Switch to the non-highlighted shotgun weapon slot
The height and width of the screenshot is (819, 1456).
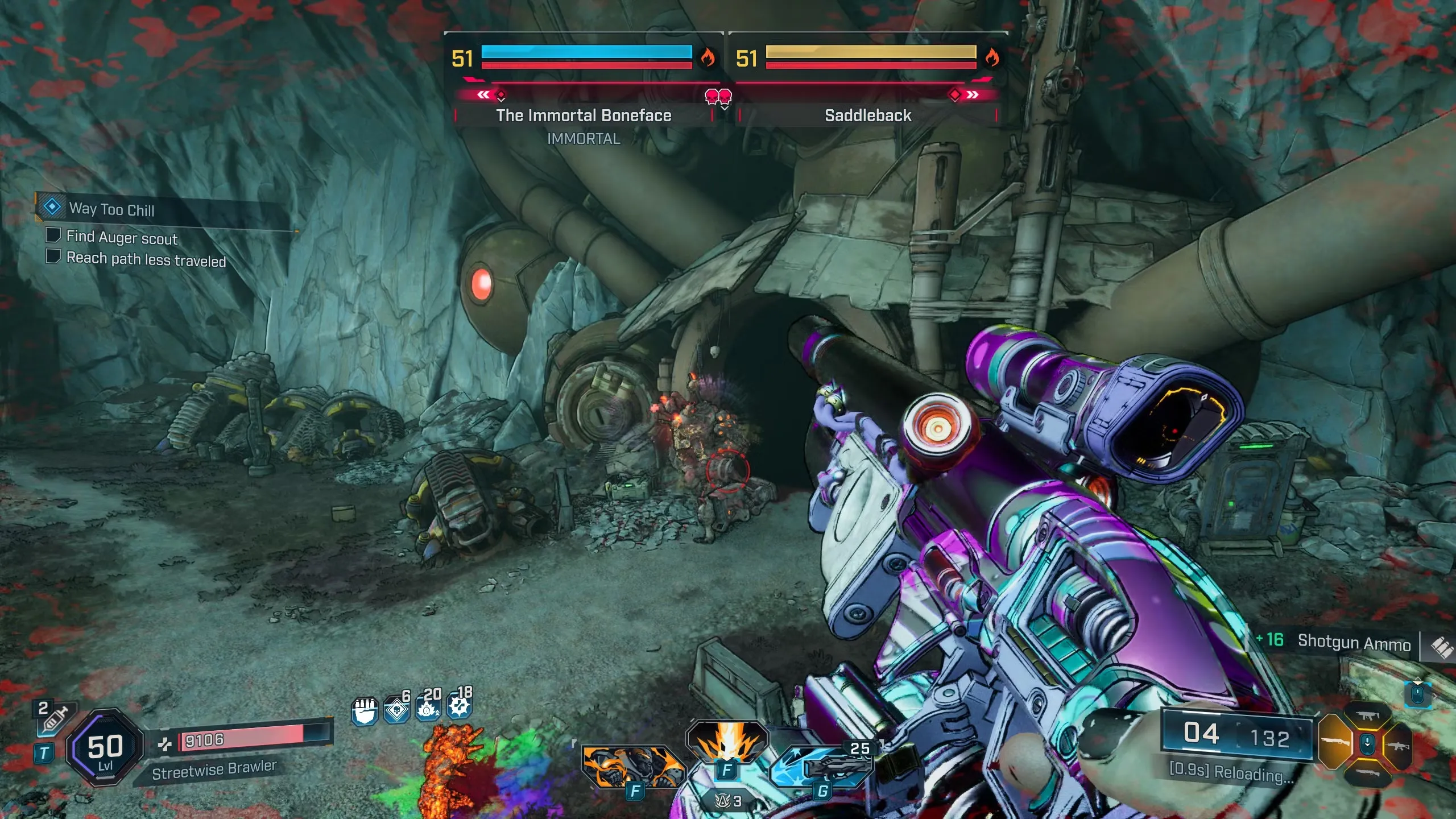pos(1367,773)
